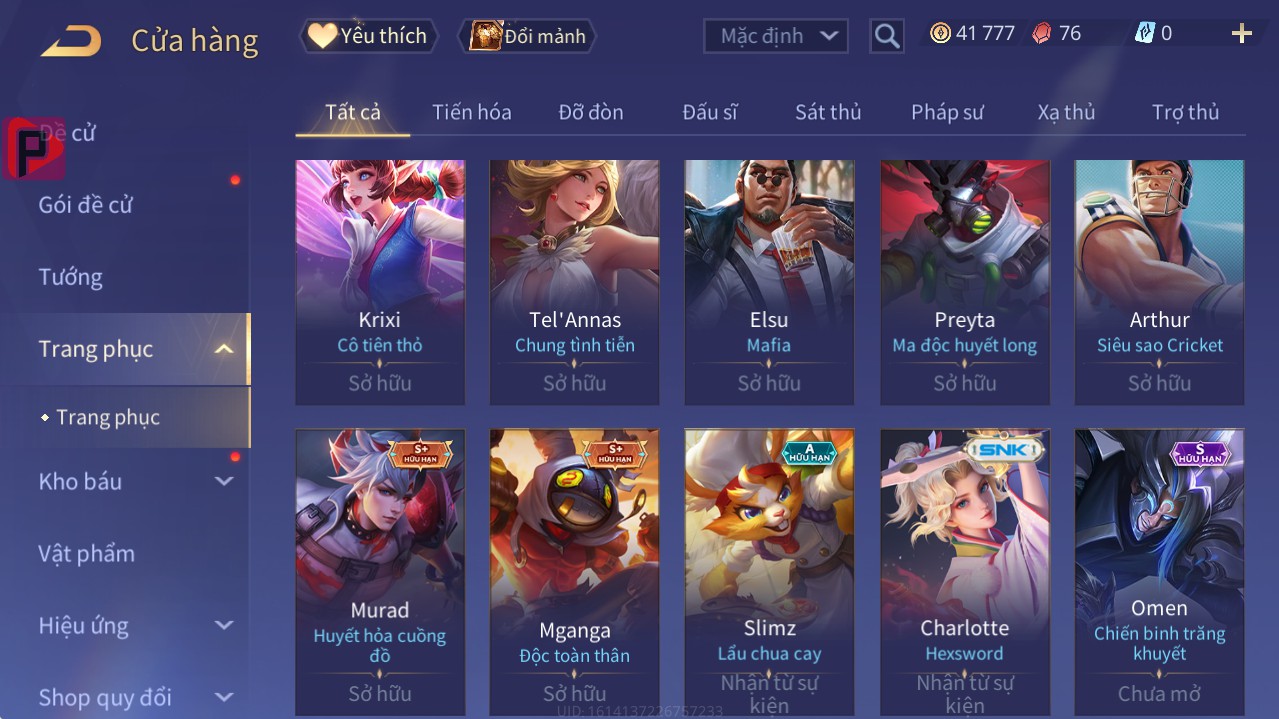Filter skins by Trợ thủ
Viewport: 1279px width, 719px height.
pos(1184,112)
